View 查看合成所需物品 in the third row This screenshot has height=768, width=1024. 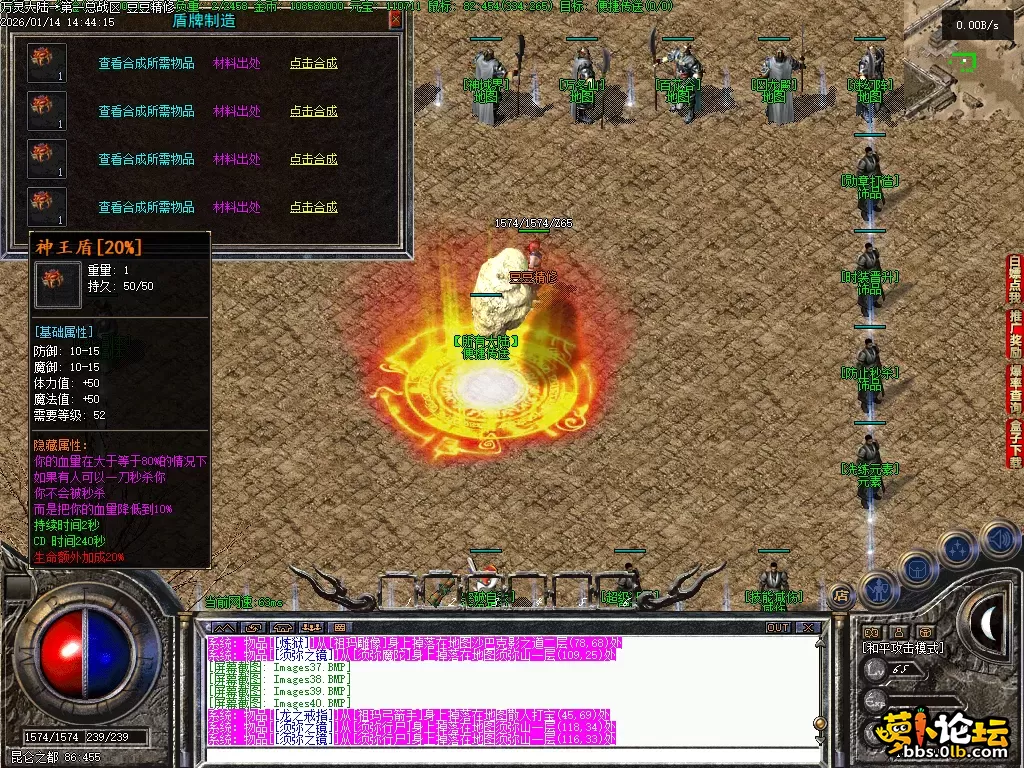(x=146, y=159)
